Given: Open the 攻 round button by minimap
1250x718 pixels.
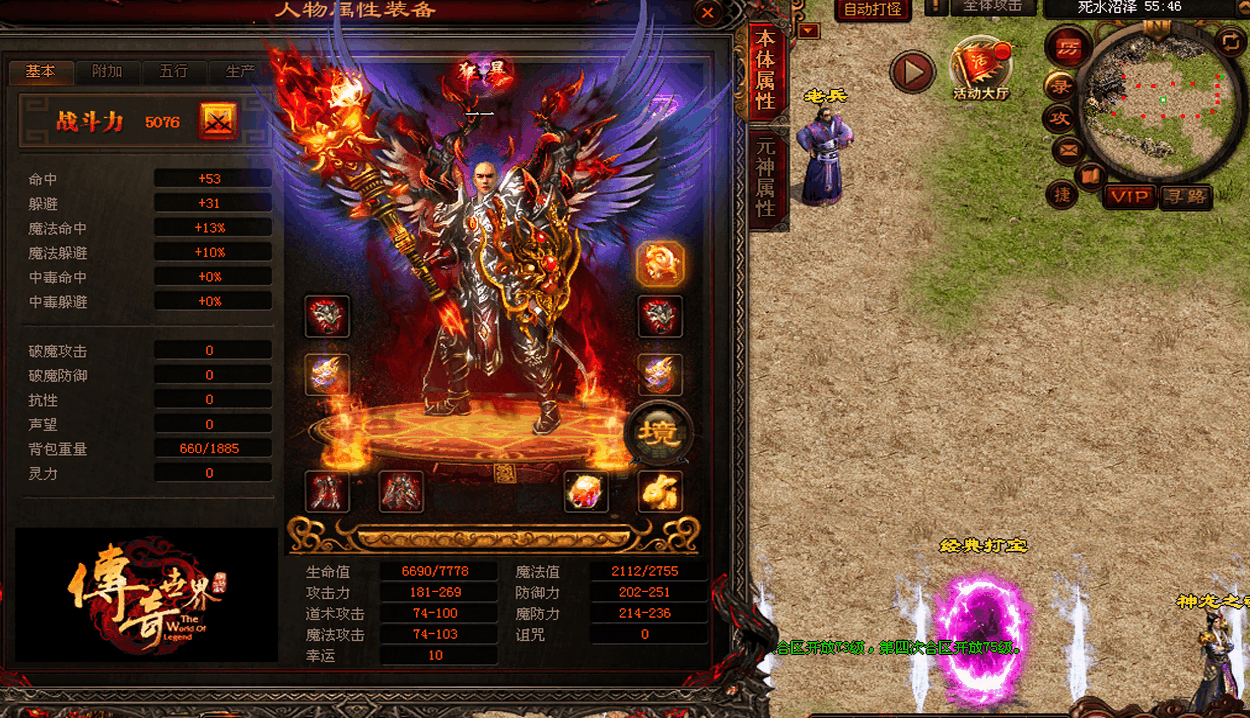Looking at the screenshot, I should click(1059, 118).
